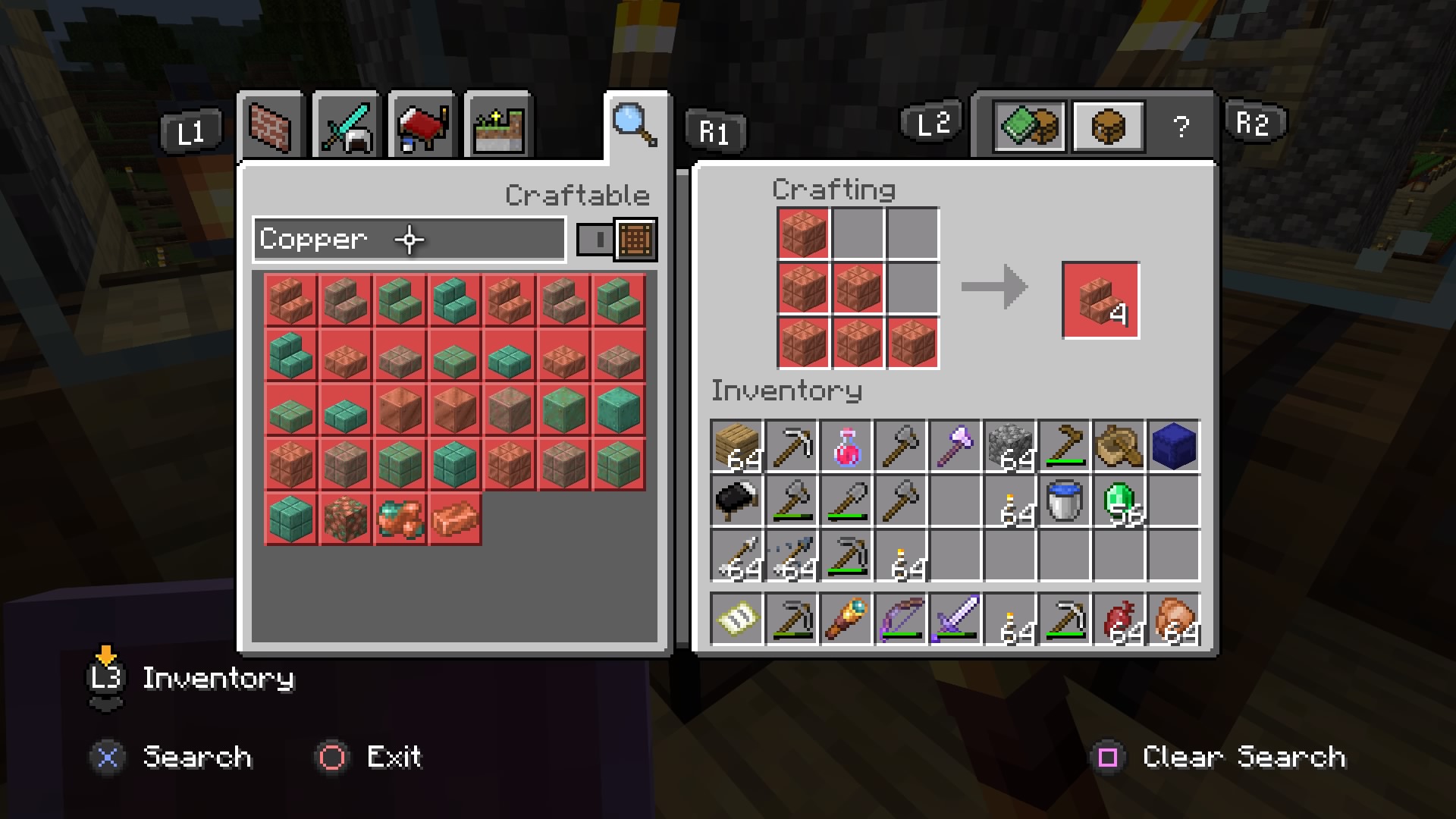Image resolution: width=1456 pixels, height=819 pixels.
Task: Select the pink potion bottle slot
Action: coord(846,446)
